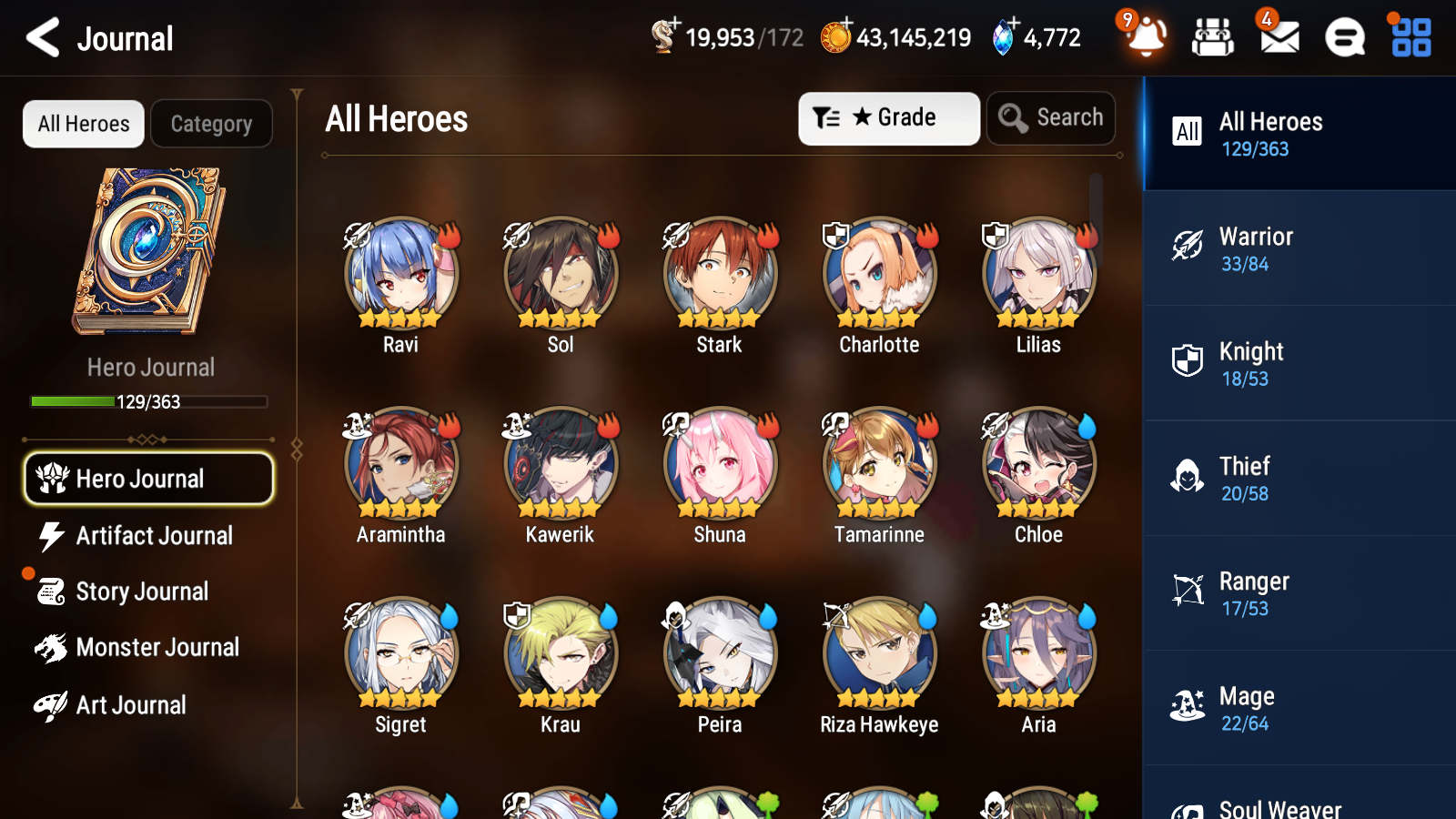Switch filter to All Heroes view
The image size is (1456, 819).
pos(83,124)
